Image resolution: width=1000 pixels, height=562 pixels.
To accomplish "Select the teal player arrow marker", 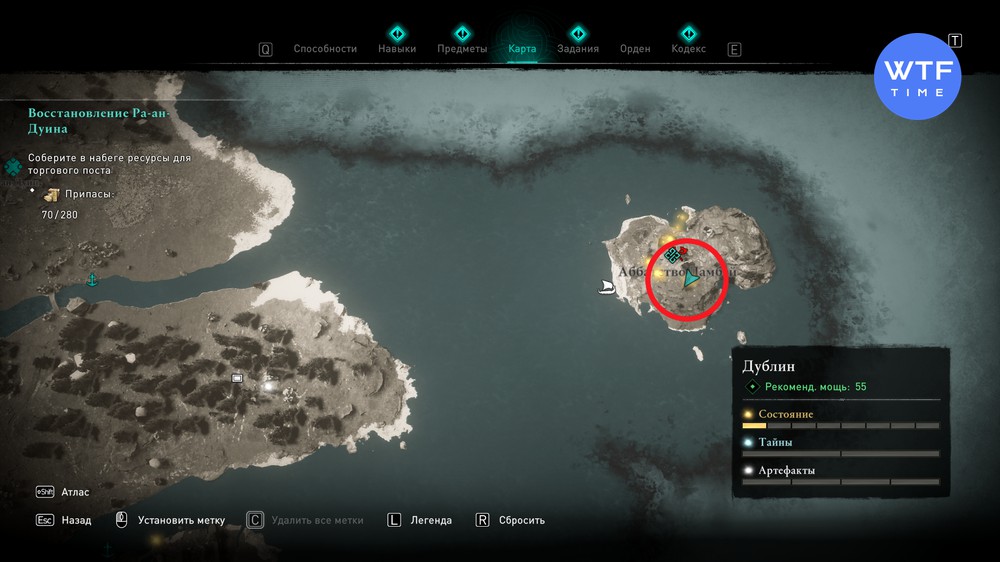I will pos(690,282).
